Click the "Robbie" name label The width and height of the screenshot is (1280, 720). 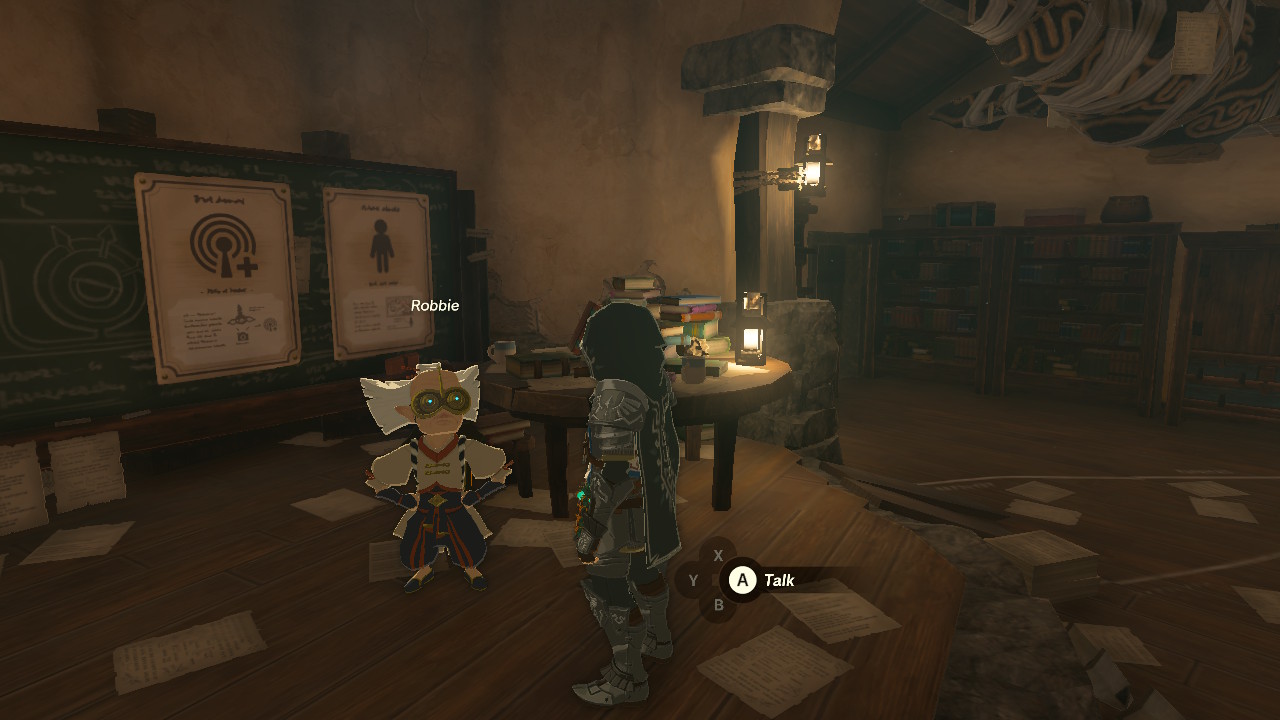pyautogui.click(x=435, y=306)
